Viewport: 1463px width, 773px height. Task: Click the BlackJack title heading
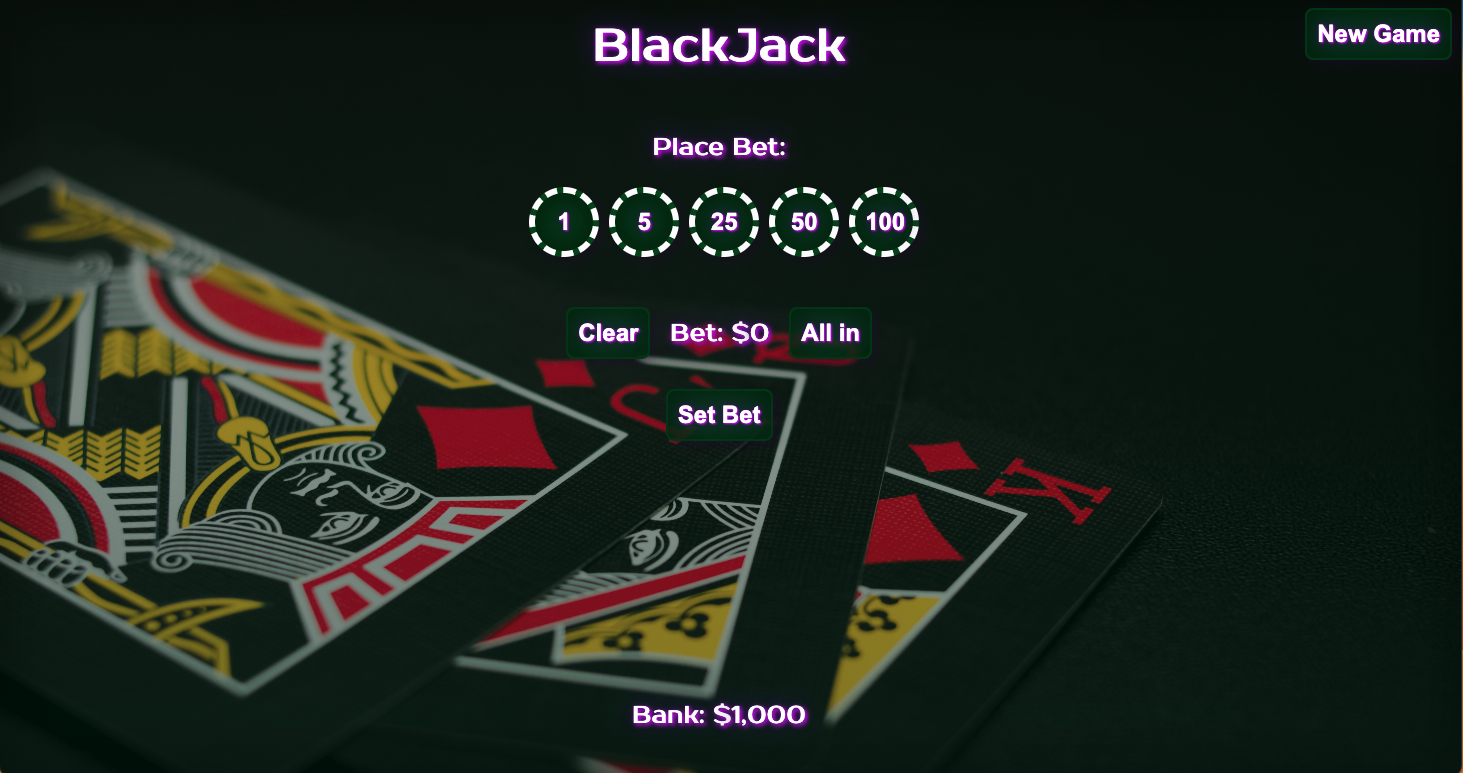click(x=721, y=45)
